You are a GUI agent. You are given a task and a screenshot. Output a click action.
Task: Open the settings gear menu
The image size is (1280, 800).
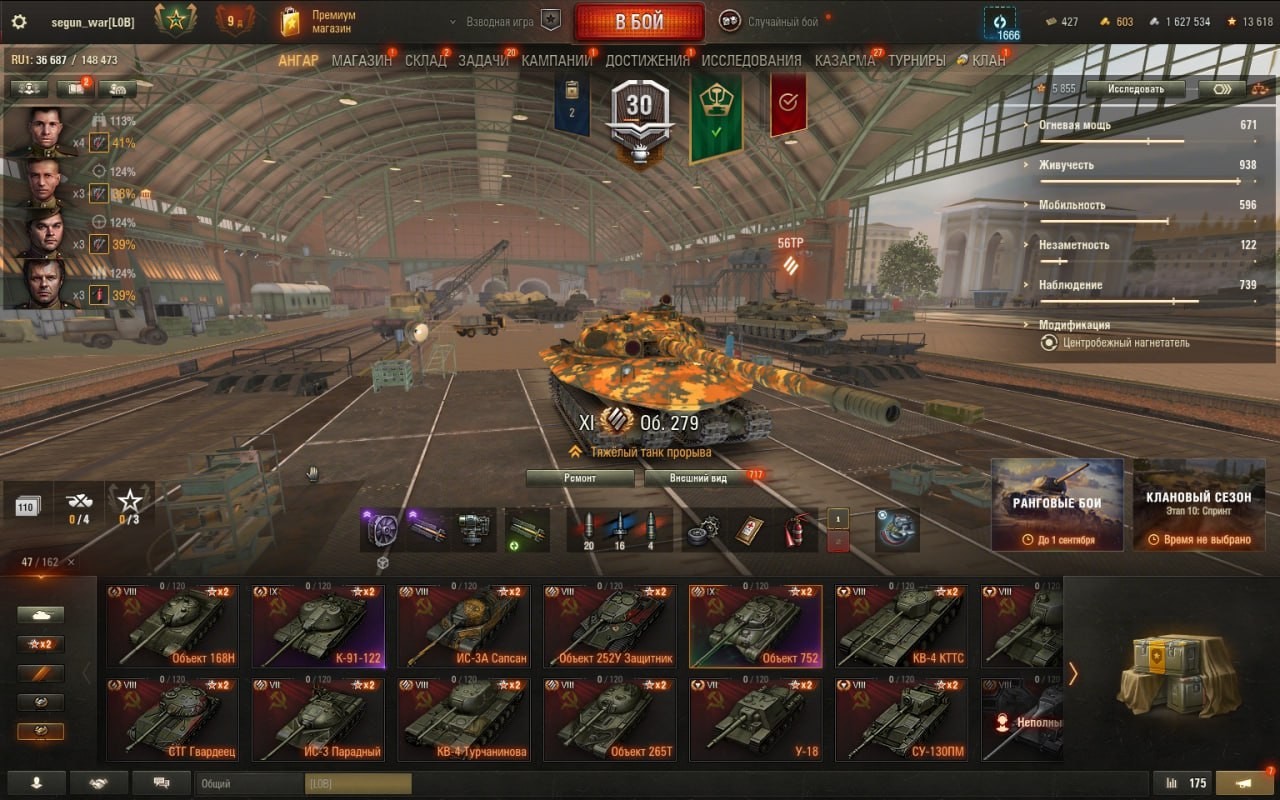(18, 22)
